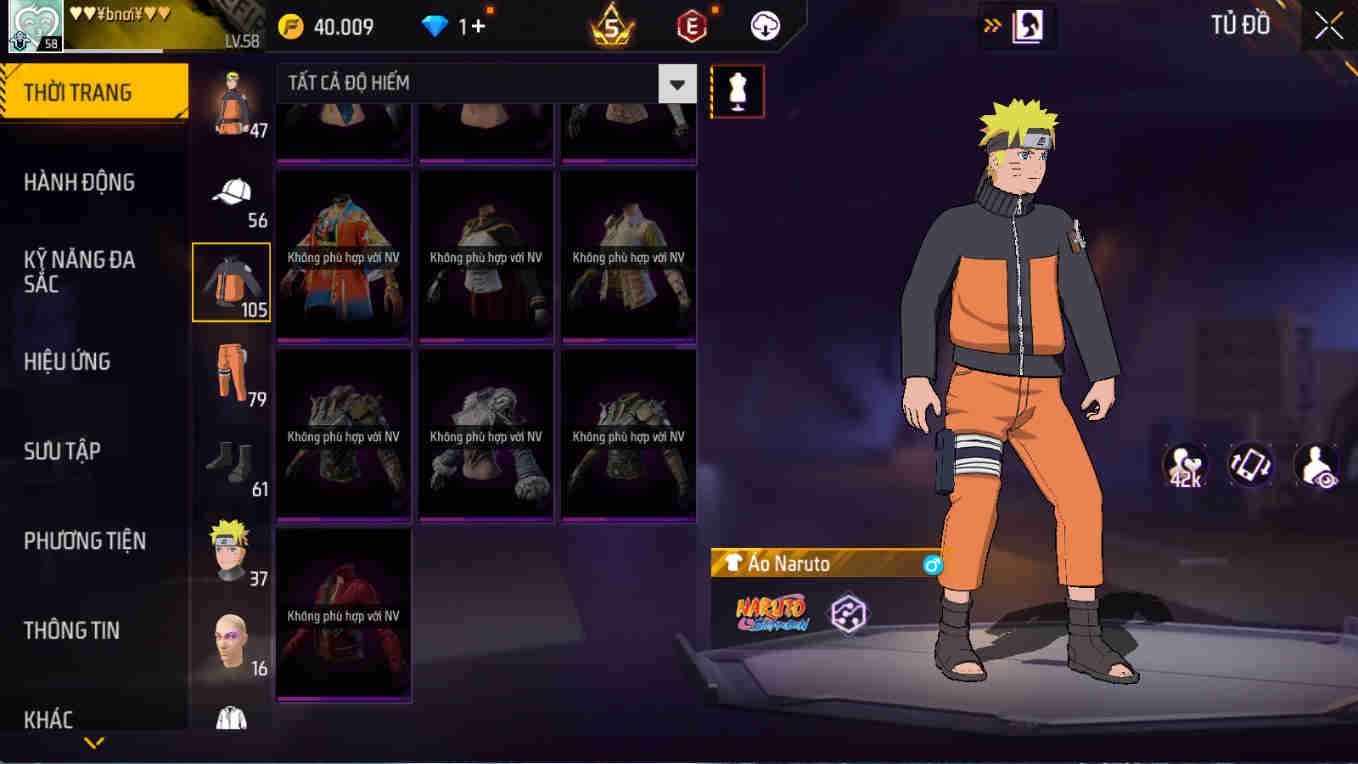Screen dimensions: 1358x764
Task: Expand the sidebar with bottom chevron arrow
Action: 95,742
